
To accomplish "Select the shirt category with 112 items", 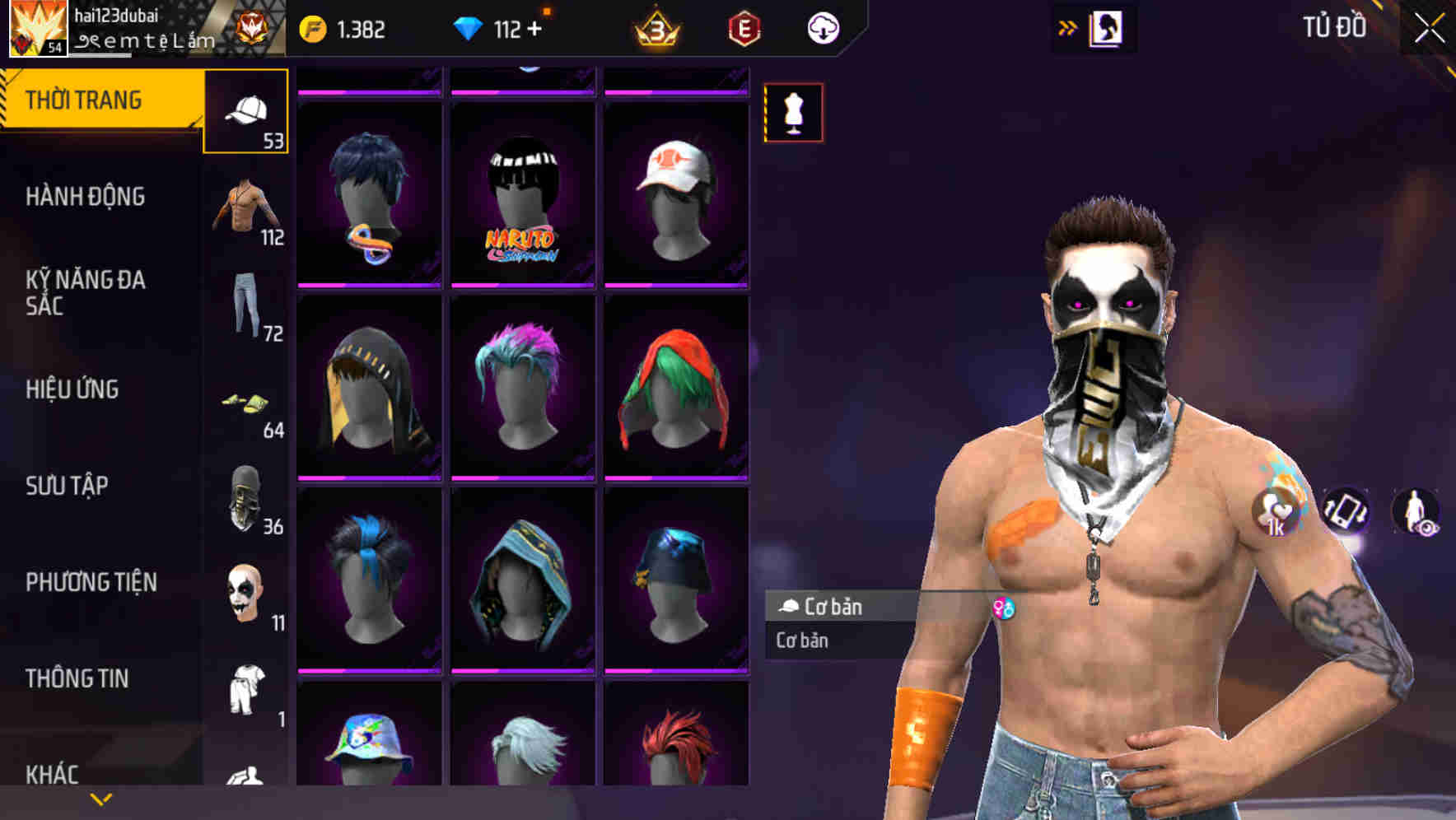I will click(247, 206).
